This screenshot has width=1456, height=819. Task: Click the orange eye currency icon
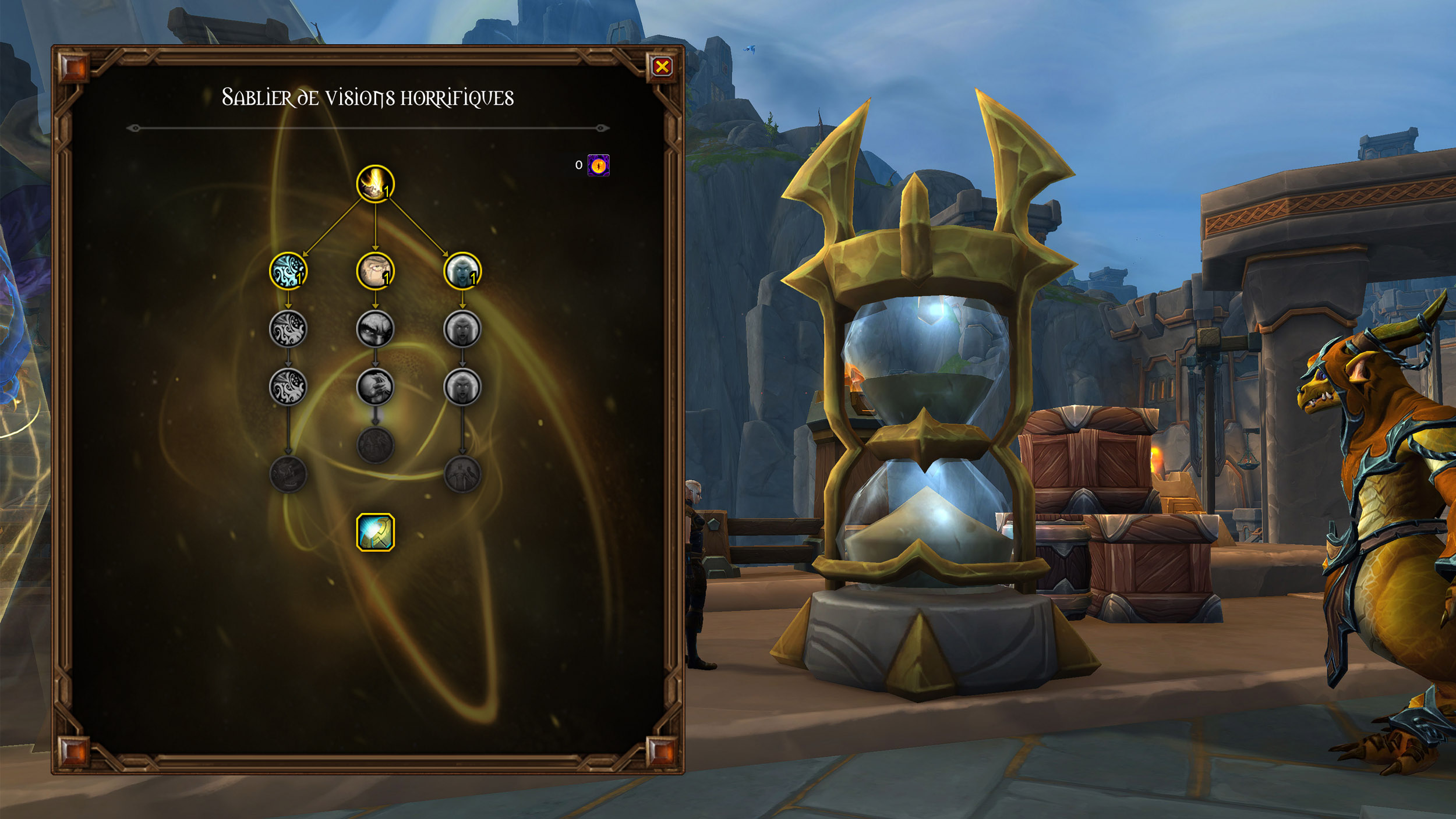tap(598, 165)
